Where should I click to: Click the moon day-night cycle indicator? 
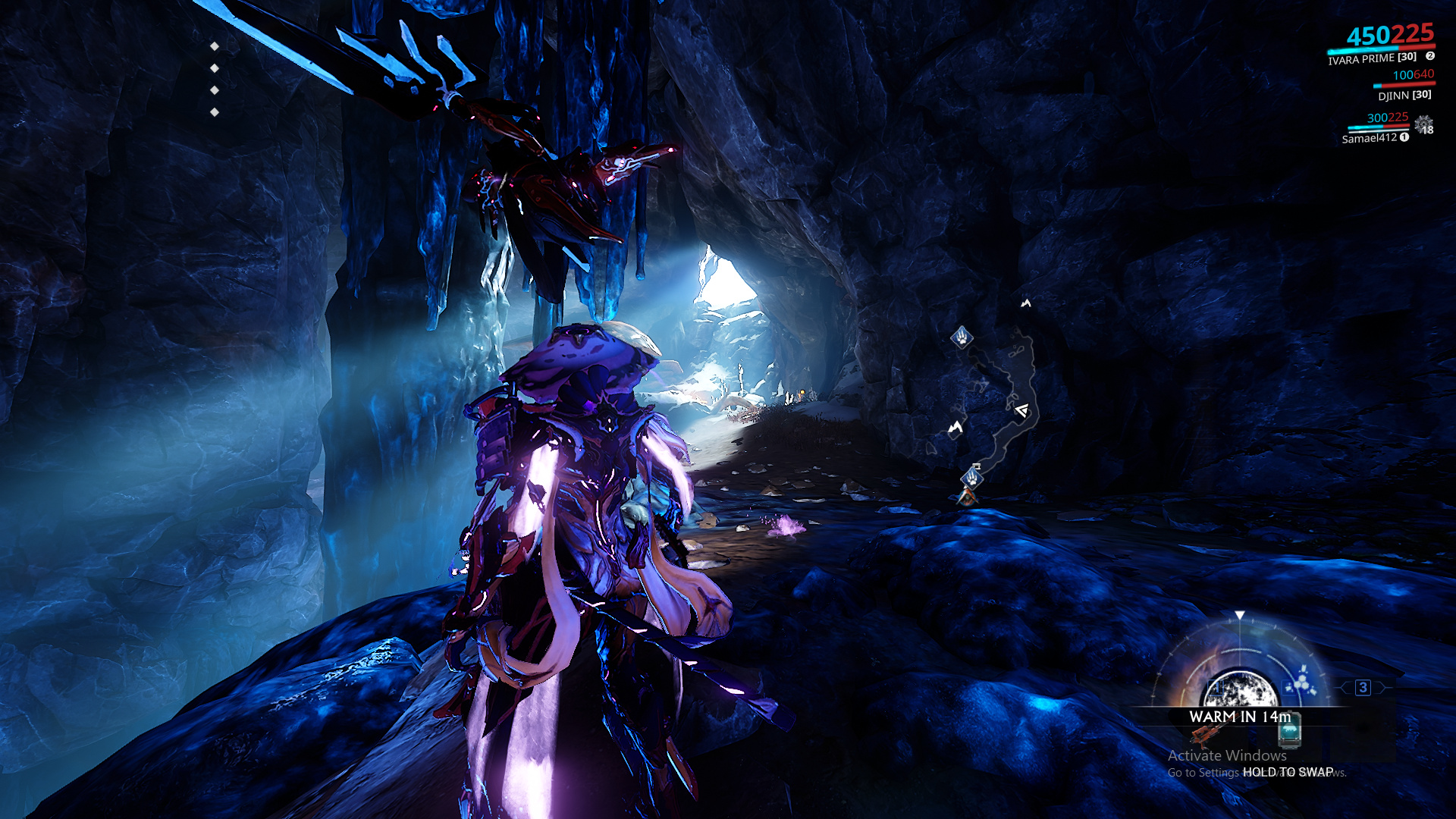coord(1239,689)
